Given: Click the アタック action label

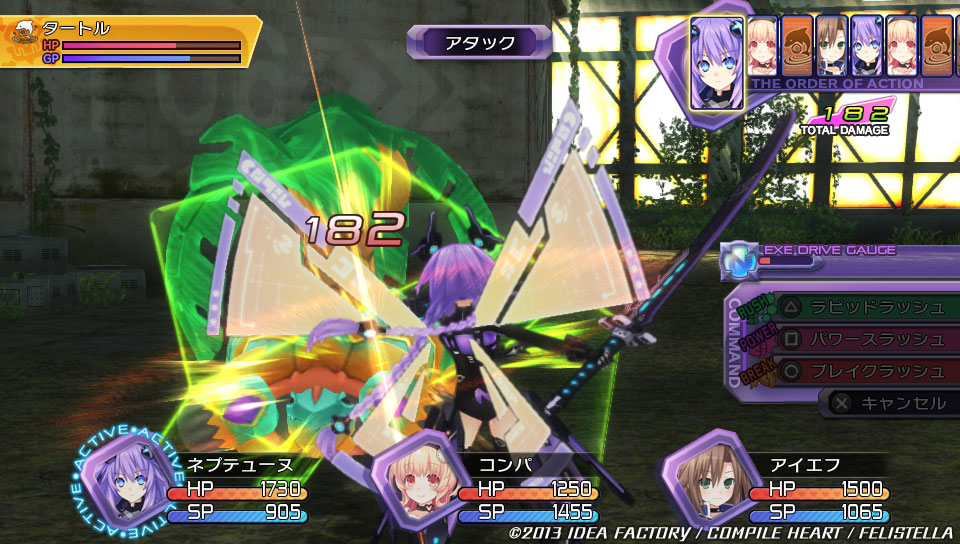Looking at the screenshot, I should tap(480, 42).
